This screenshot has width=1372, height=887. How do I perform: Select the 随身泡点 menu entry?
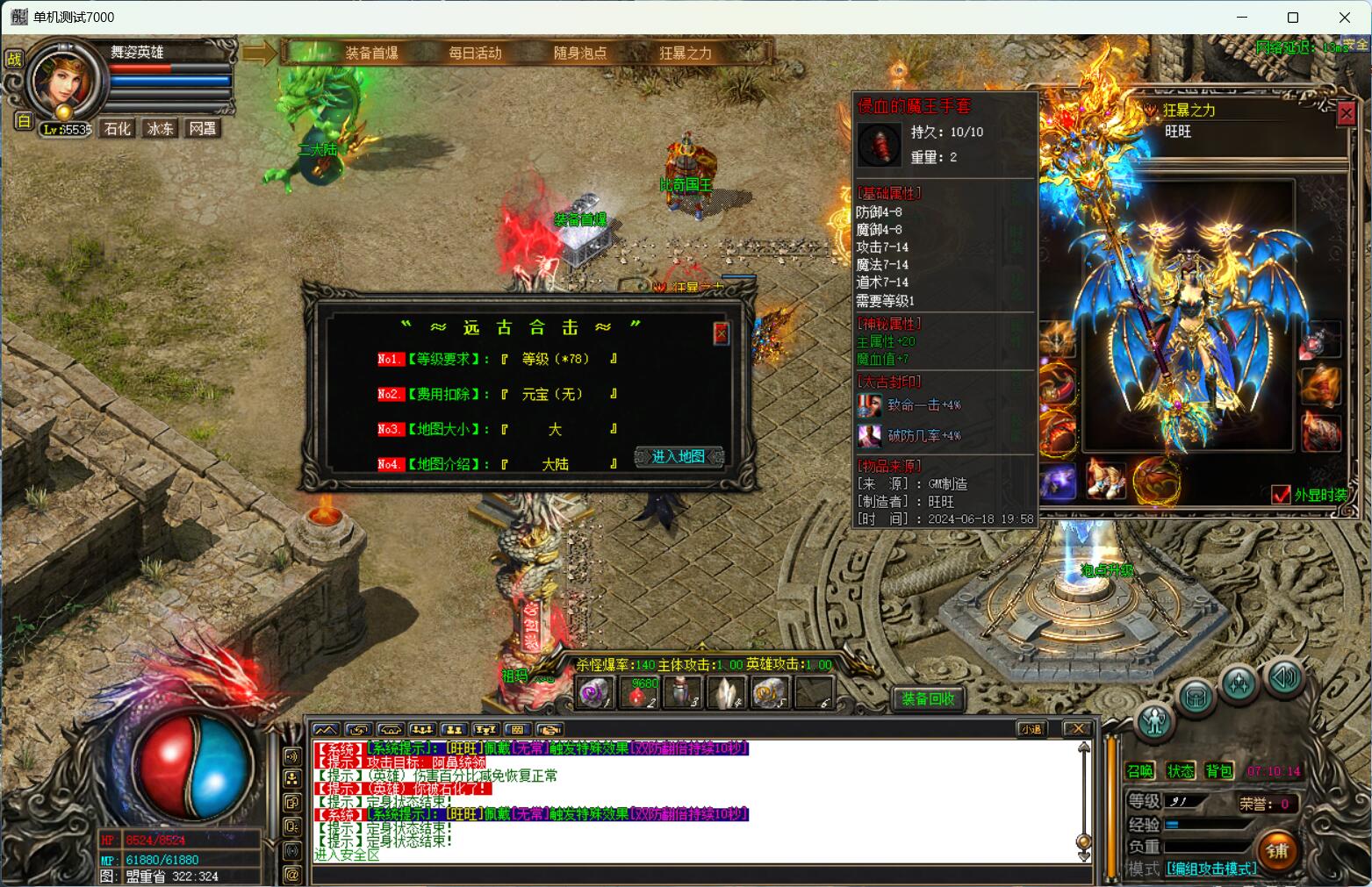coord(580,53)
